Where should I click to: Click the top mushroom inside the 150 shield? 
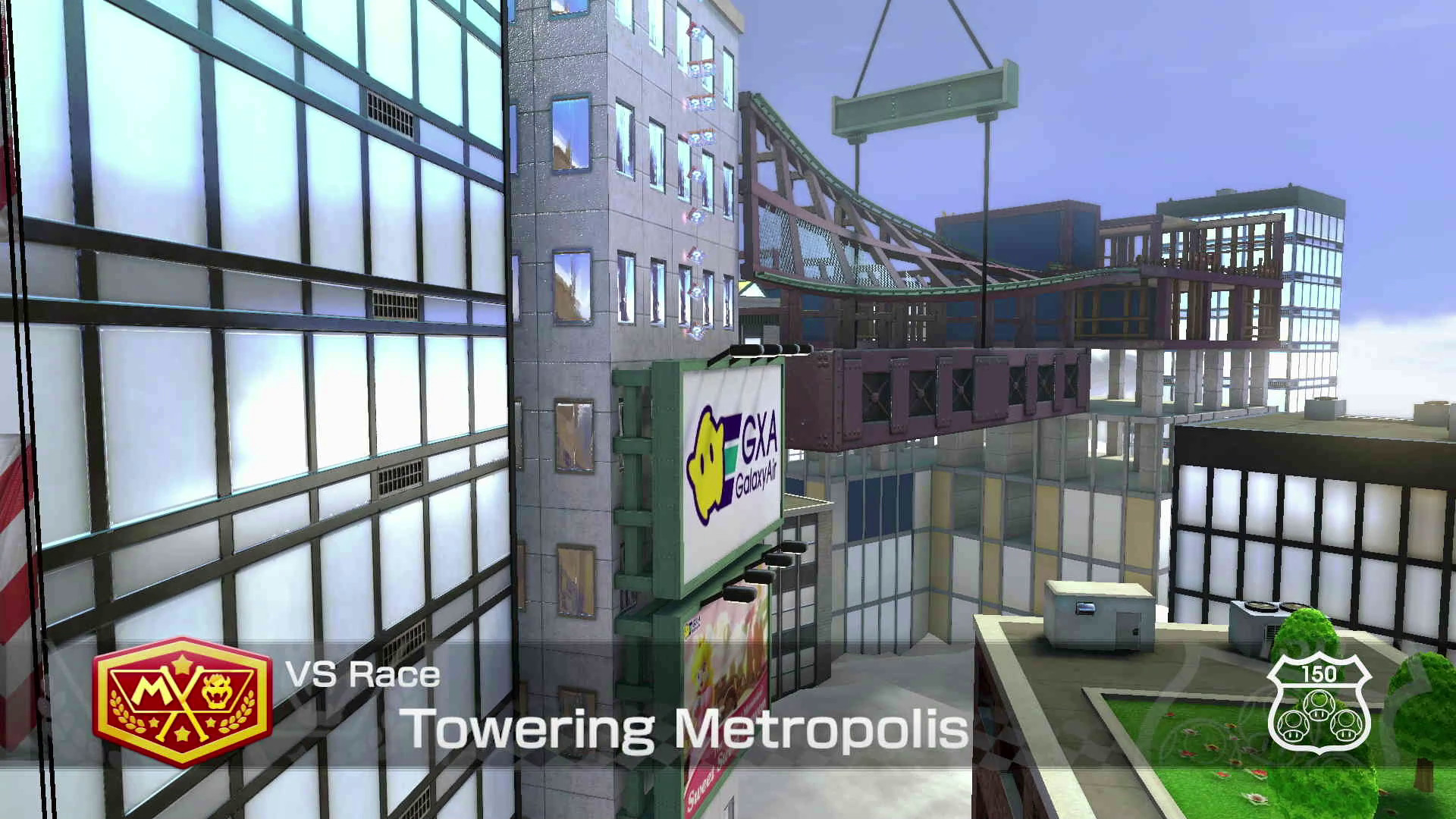point(1318,704)
